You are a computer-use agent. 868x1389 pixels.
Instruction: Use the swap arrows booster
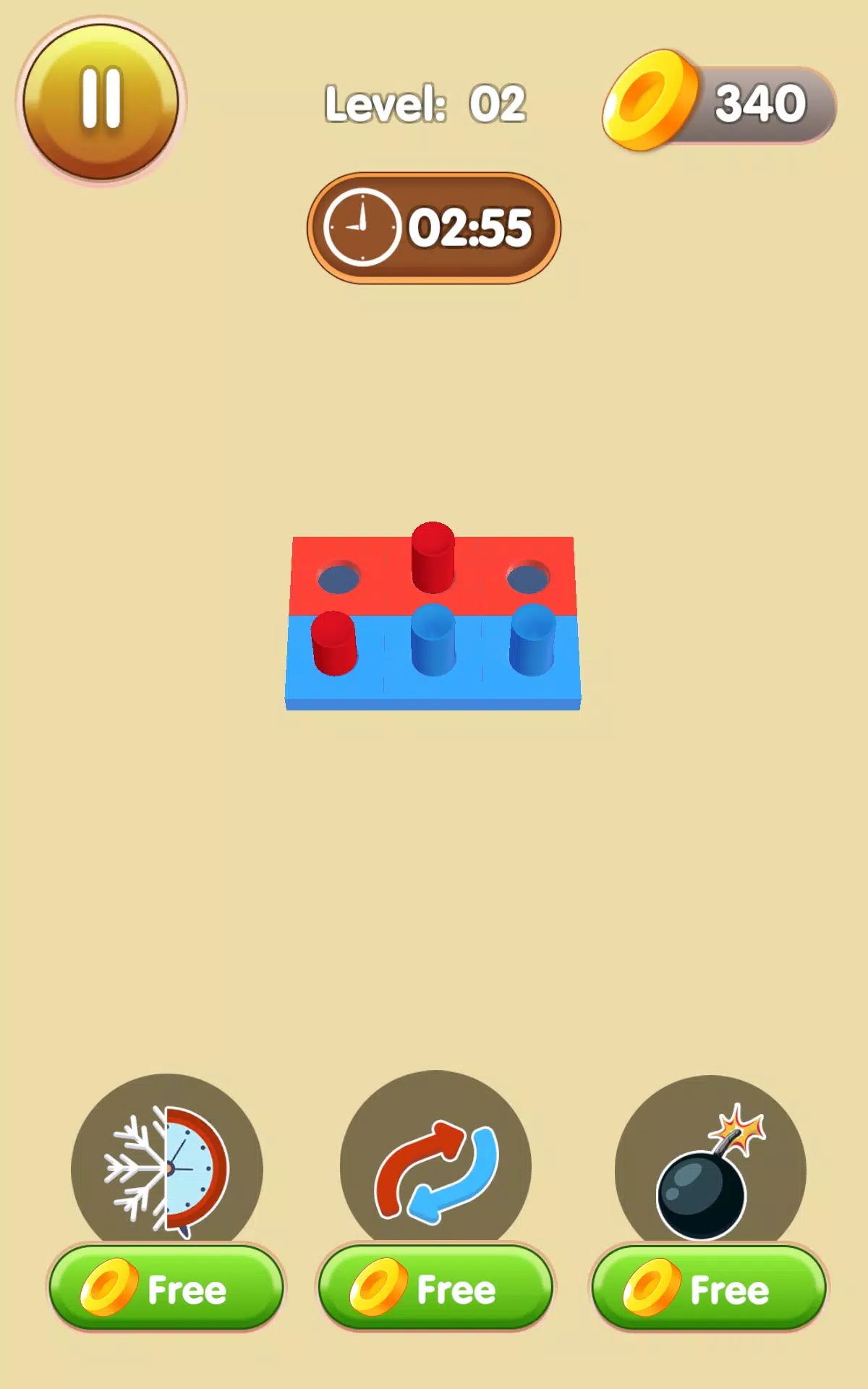click(435, 1166)
